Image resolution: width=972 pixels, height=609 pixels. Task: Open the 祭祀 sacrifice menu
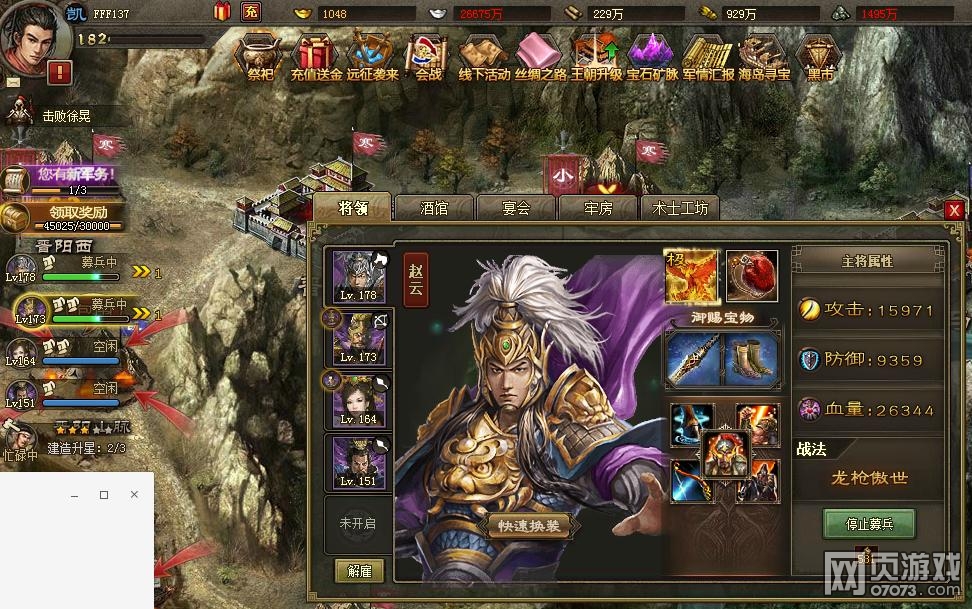click(x=260, y=56)
